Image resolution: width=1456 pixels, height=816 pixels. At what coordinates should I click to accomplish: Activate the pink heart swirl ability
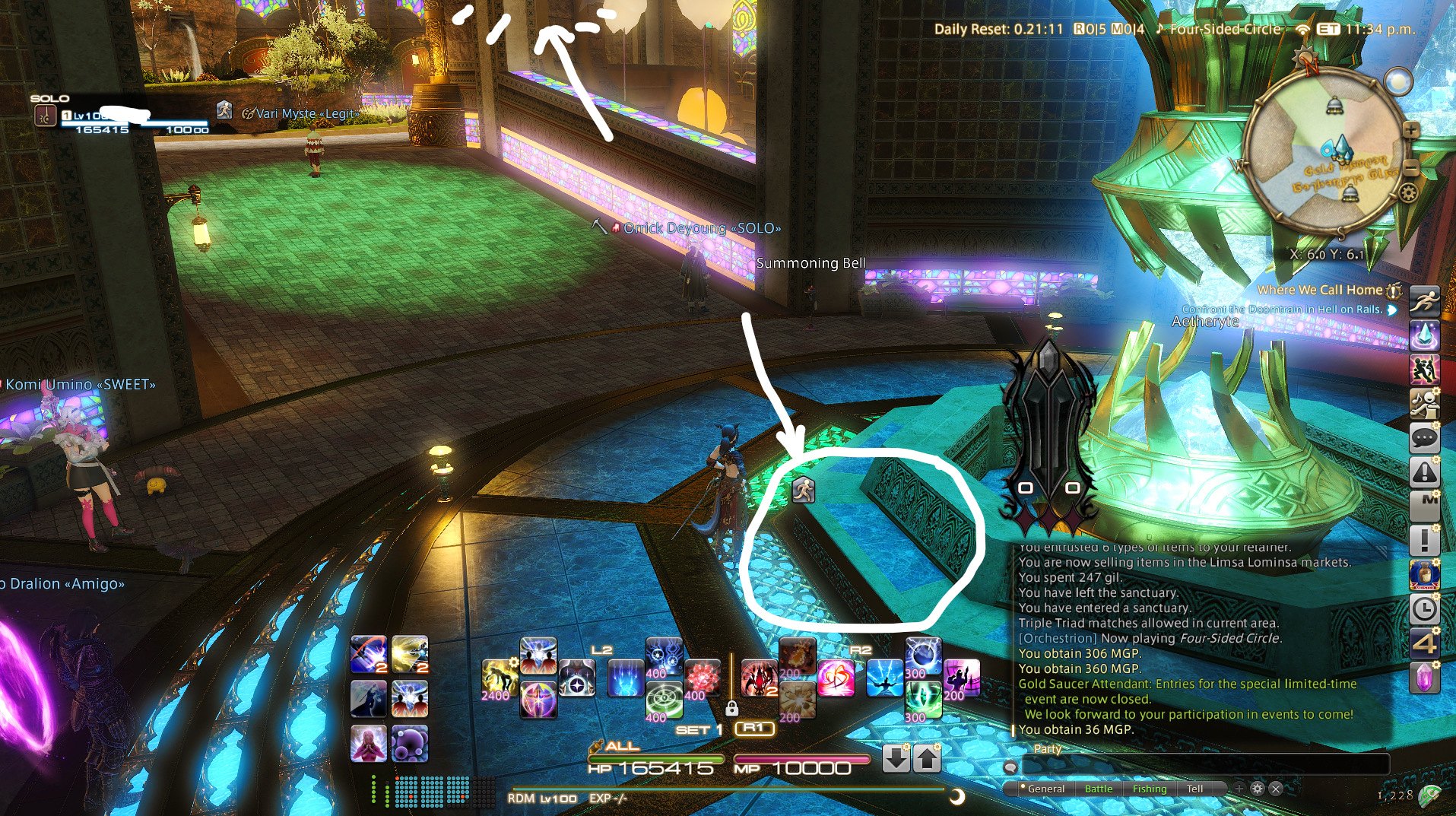pyautogui.click(x=835, y=678)
